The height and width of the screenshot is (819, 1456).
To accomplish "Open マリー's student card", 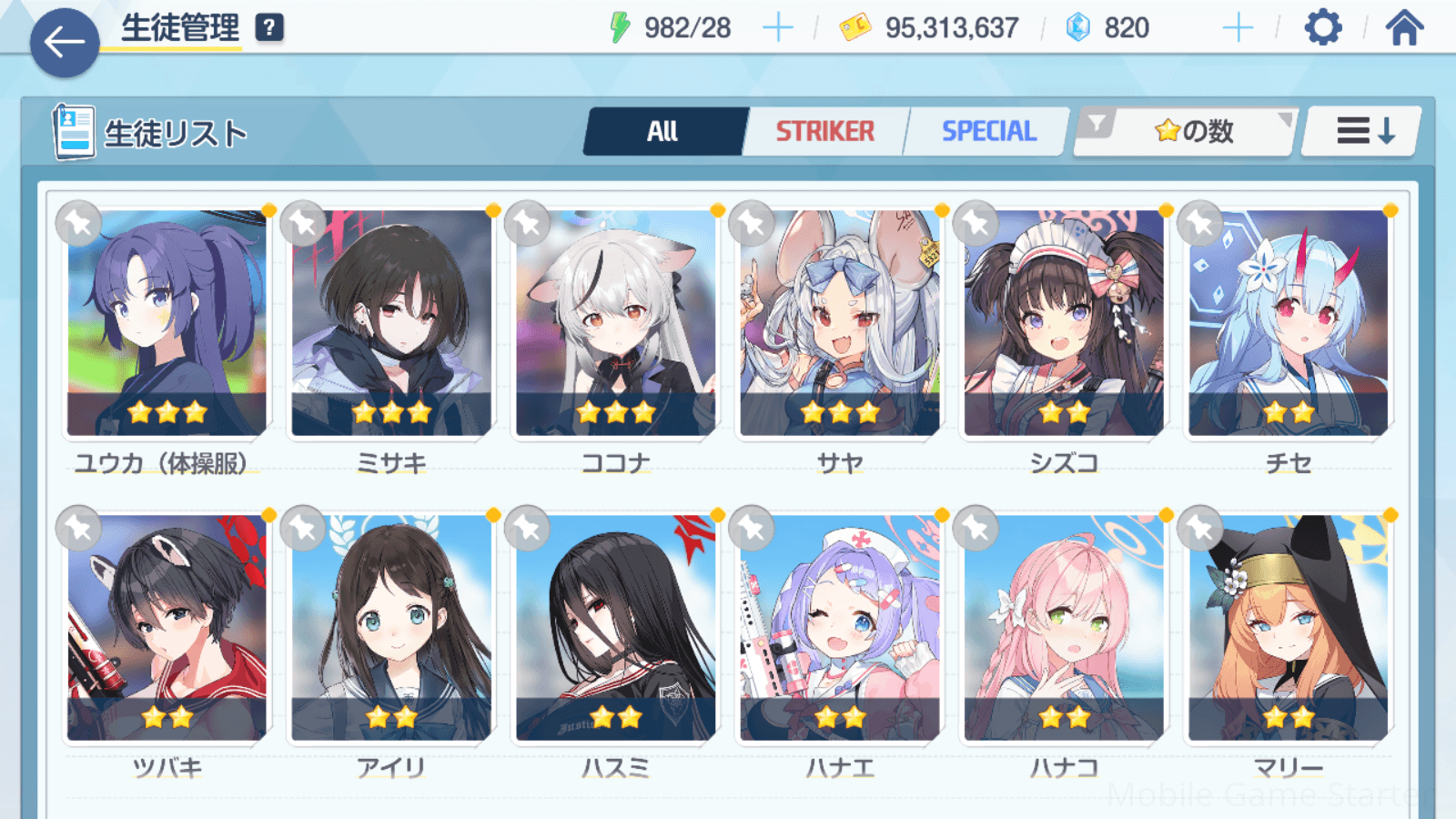I will [x=1288, y=628].
